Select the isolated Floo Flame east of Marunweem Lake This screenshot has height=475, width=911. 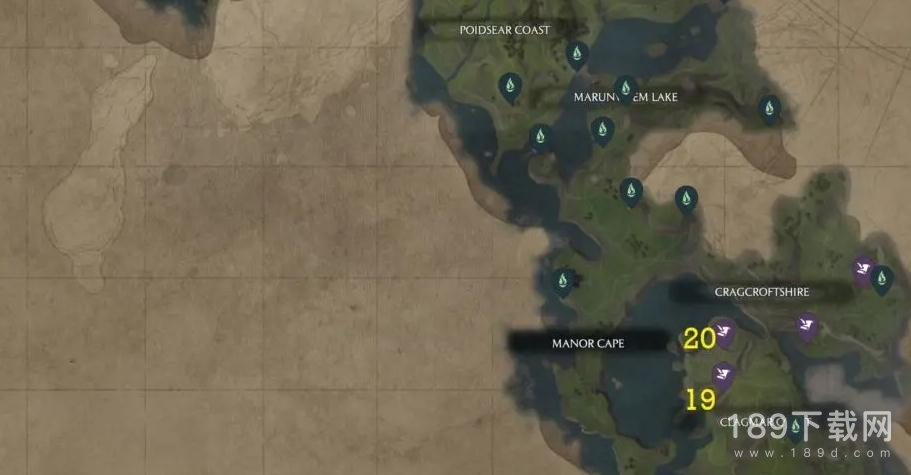(768, 108)
